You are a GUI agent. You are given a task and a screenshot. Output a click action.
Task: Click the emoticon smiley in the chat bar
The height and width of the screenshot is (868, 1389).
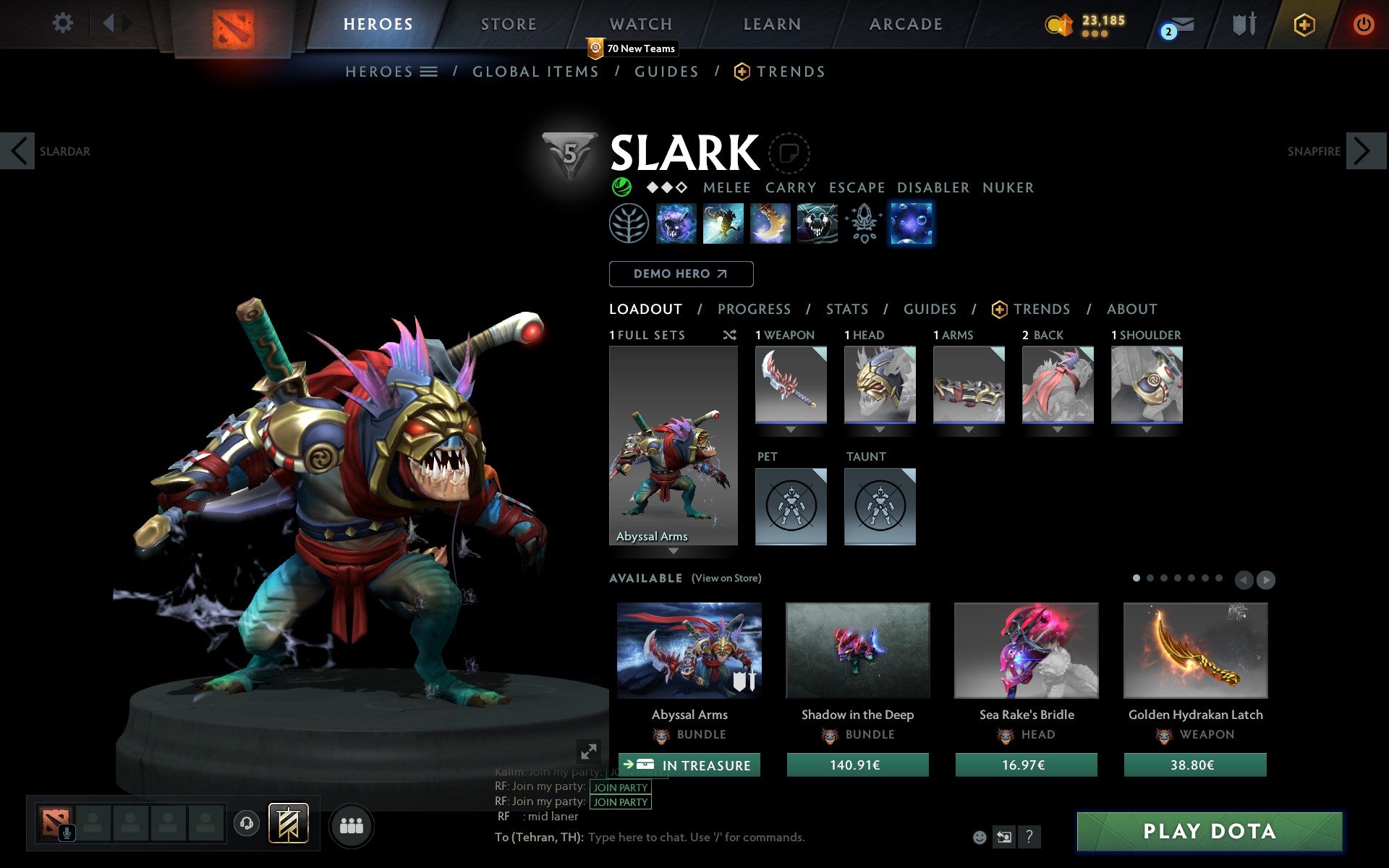[x=980, y=837]
